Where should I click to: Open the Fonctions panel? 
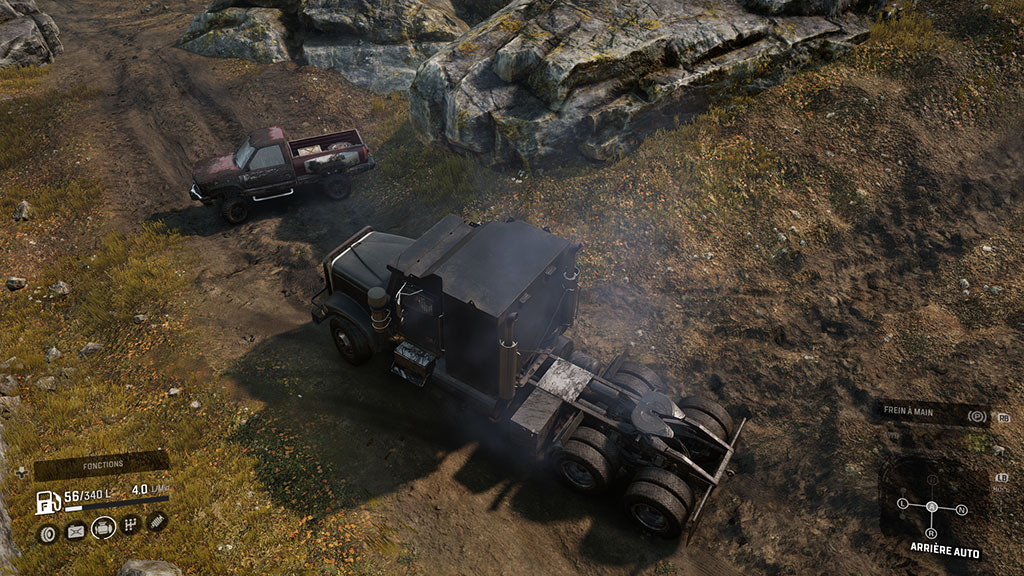coord(101,466)
